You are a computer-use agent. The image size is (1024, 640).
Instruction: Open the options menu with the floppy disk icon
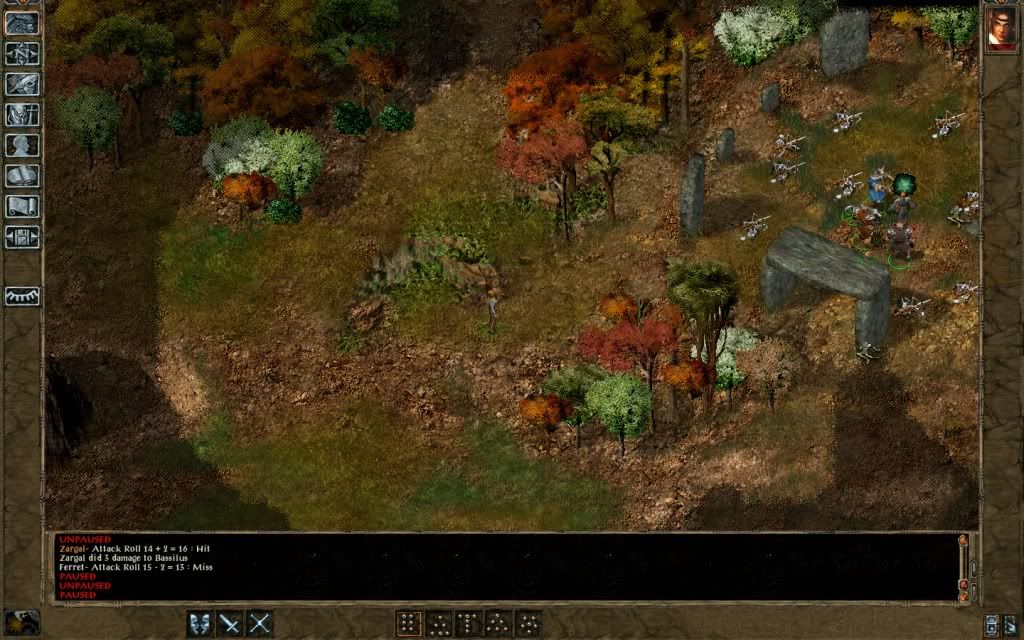(21, 237)
